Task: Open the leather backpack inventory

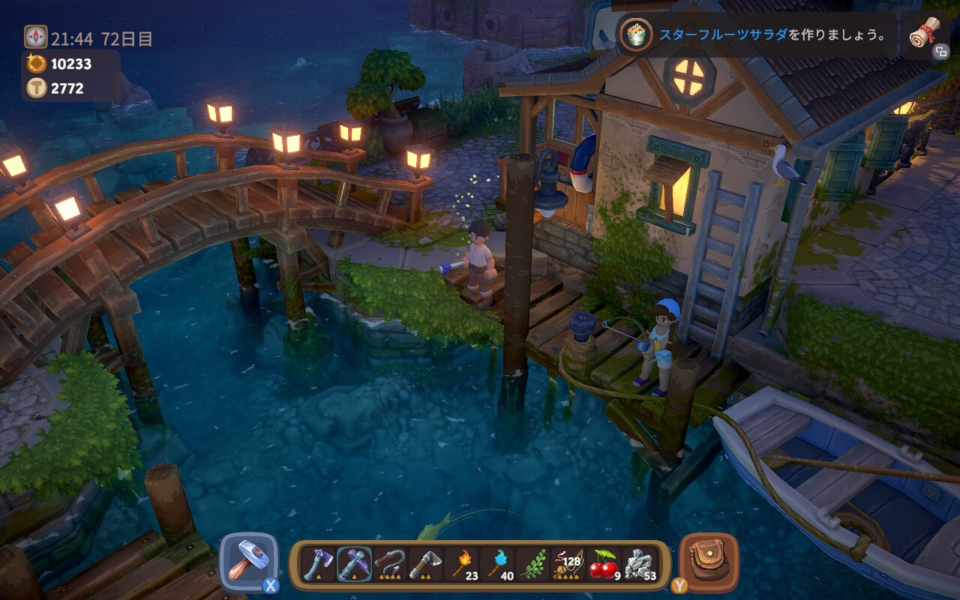Action: point(709,561)
